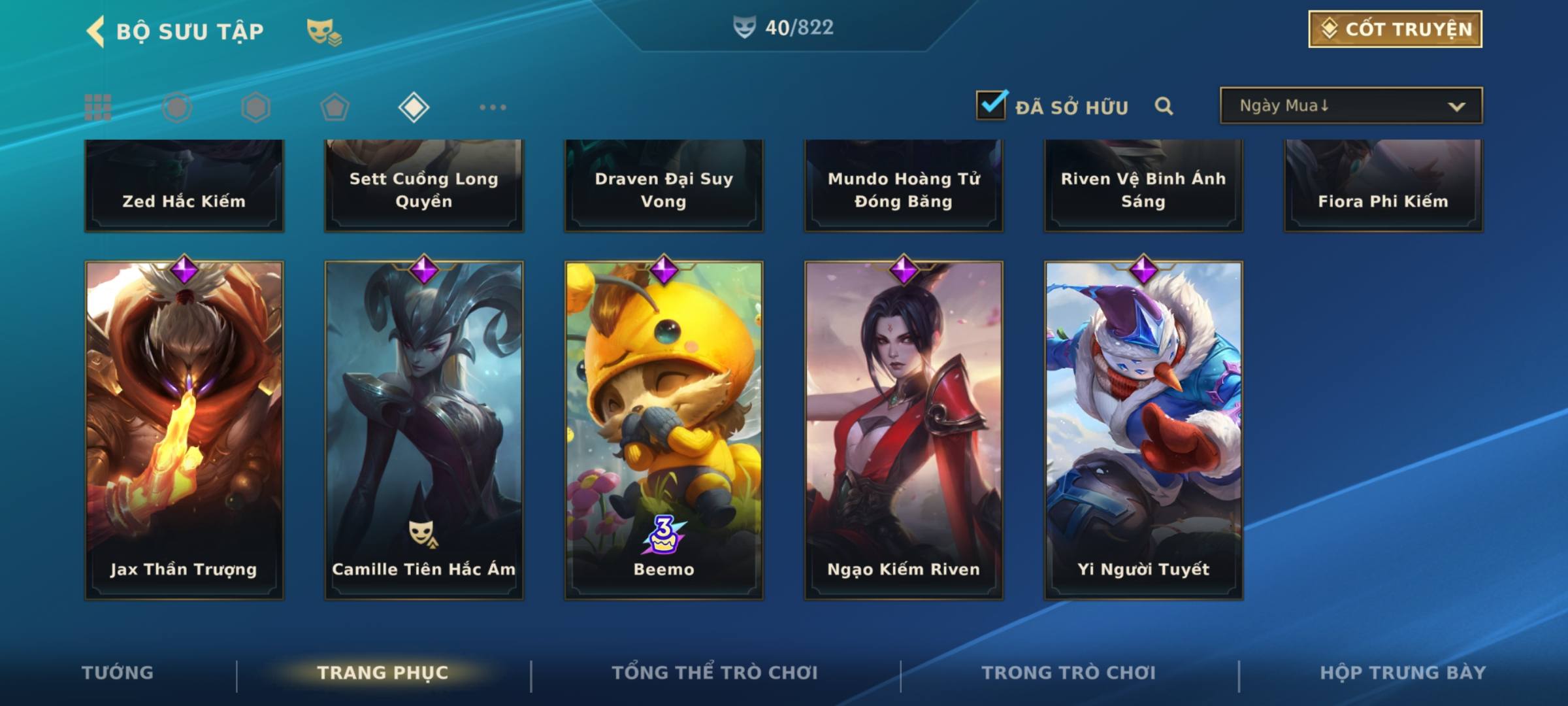Select the Jax Thần Trượng skin card
This screenshot has width=1568, height=706.
(x=184, y=430)
